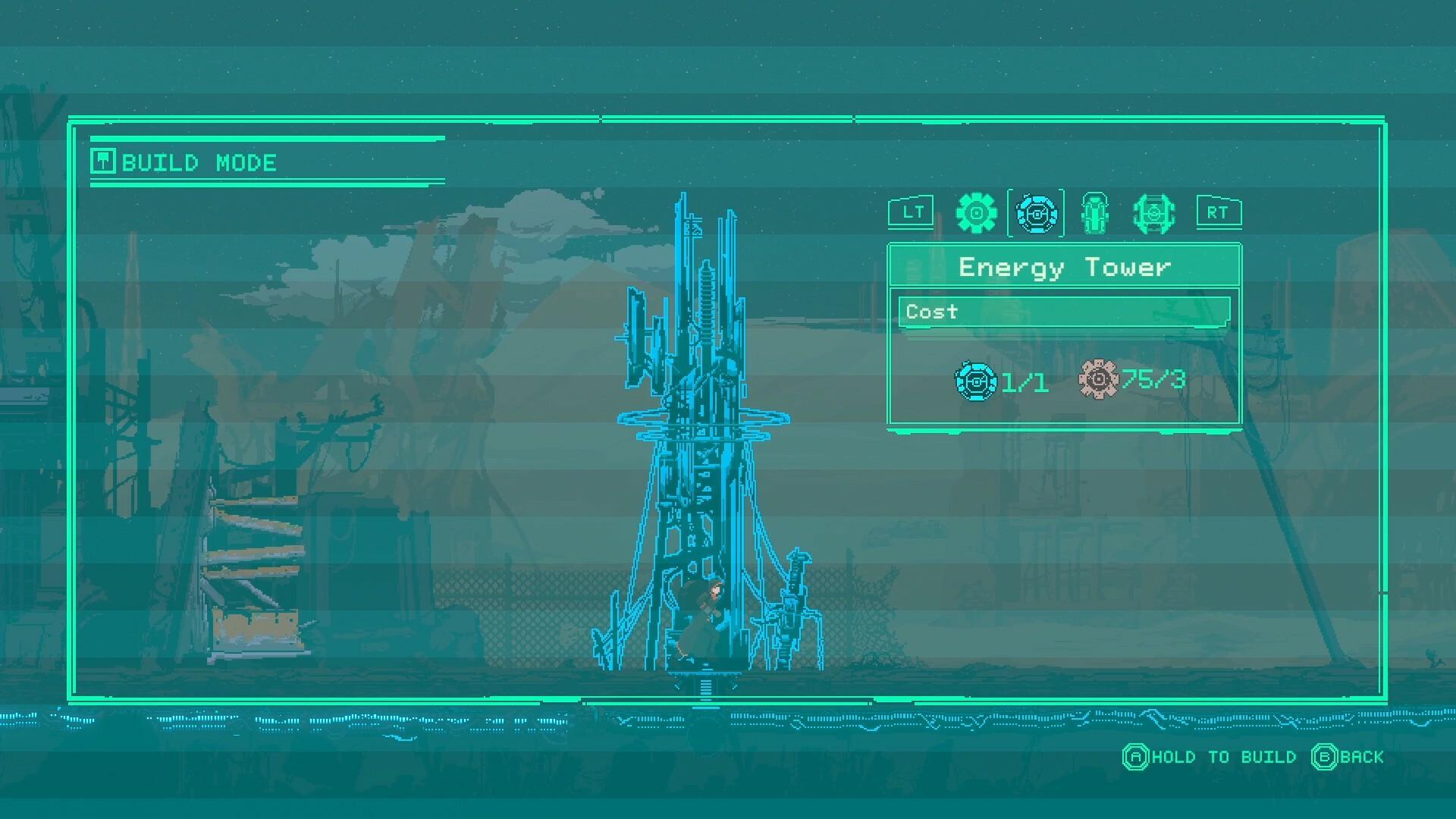The width and height of the screenshot is (1456, 819).
Task: Click the Cost section bar
Action: (x=1062, y=312)
